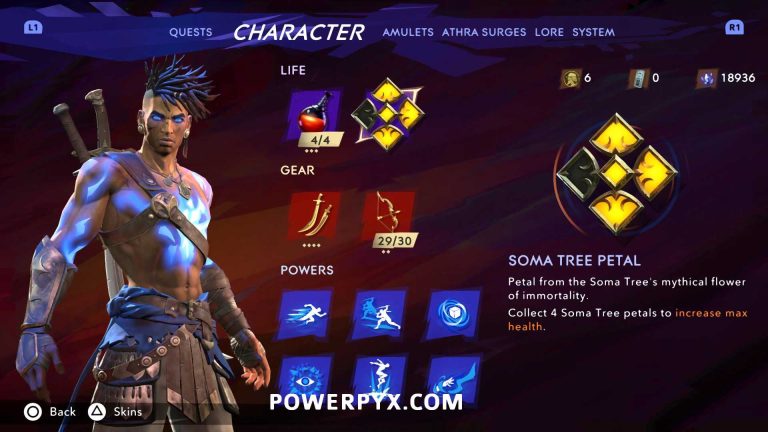Screen dimensions: 768x432
Task: Select the double-jump leaping figure power
Action: [x=380, y=380]
